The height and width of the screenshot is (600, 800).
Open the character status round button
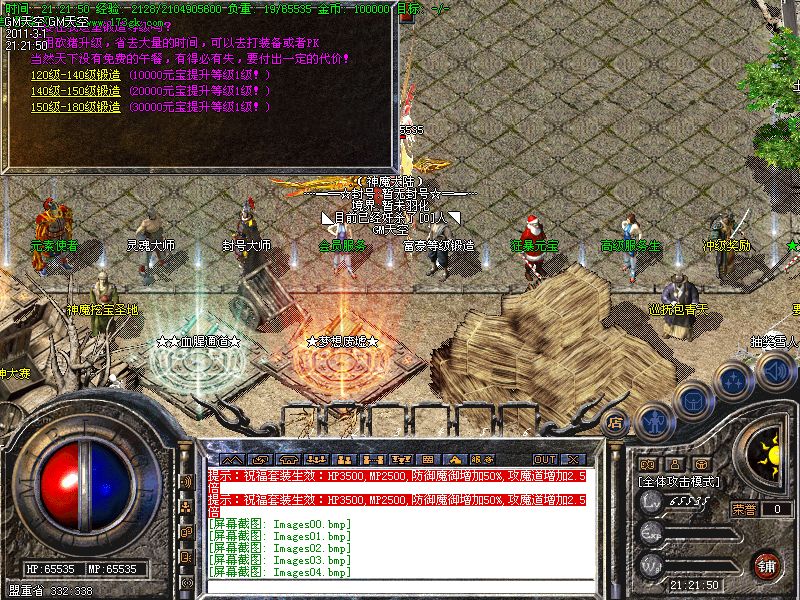pyautogui.click(x=654, y=421)
